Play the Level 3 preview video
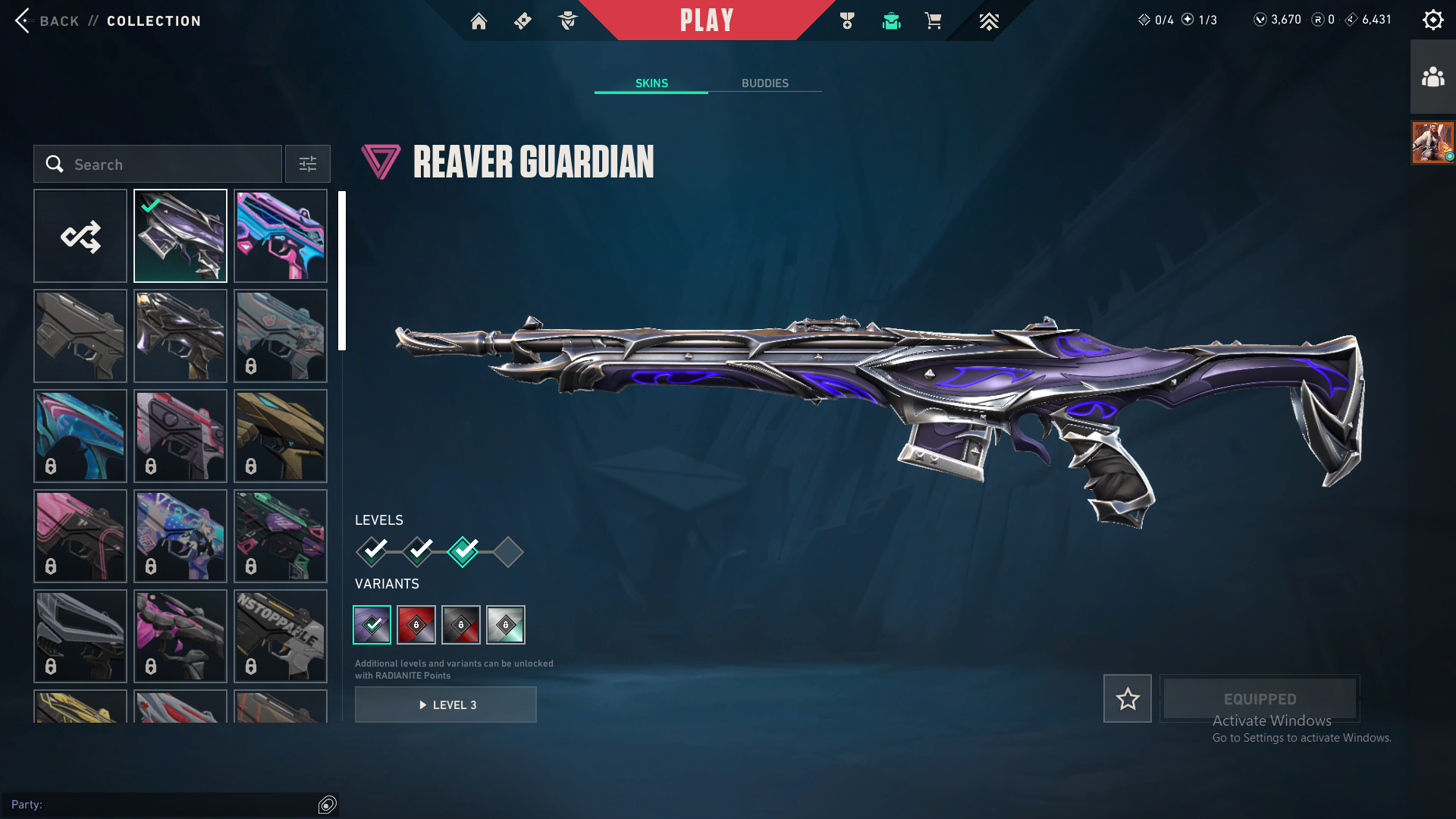 (446, 705)
